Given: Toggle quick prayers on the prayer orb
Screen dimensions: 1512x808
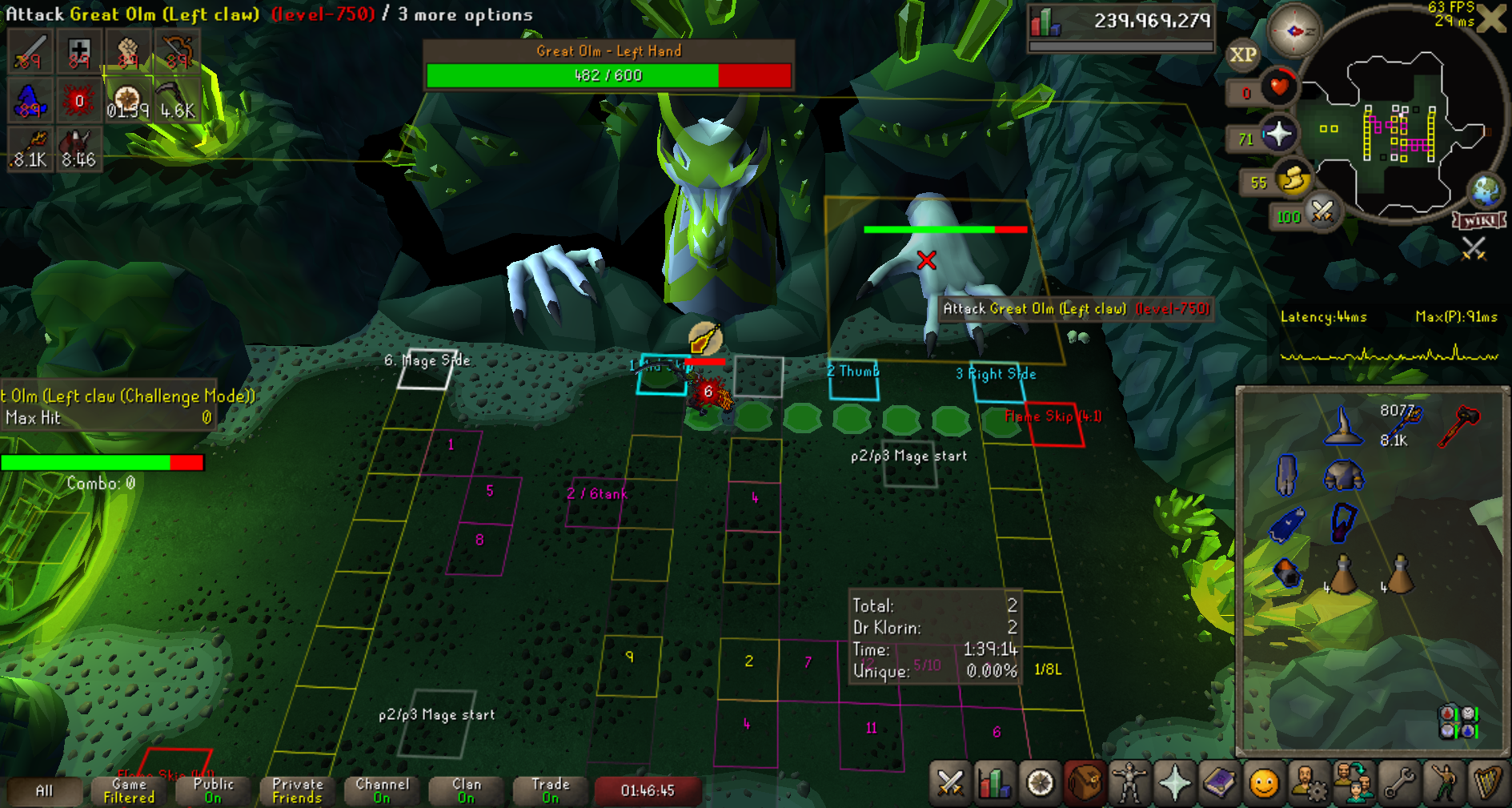Looking at the screenshot, I should tap(1278, 134).
